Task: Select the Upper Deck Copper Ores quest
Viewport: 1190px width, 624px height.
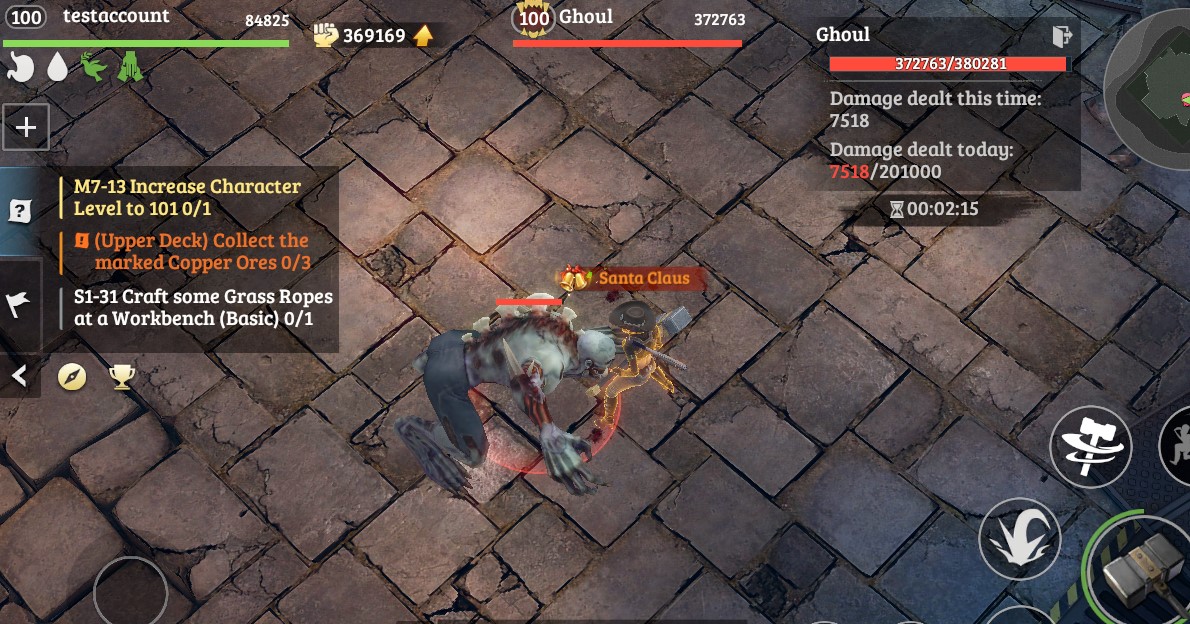Action: click(200, 251)
